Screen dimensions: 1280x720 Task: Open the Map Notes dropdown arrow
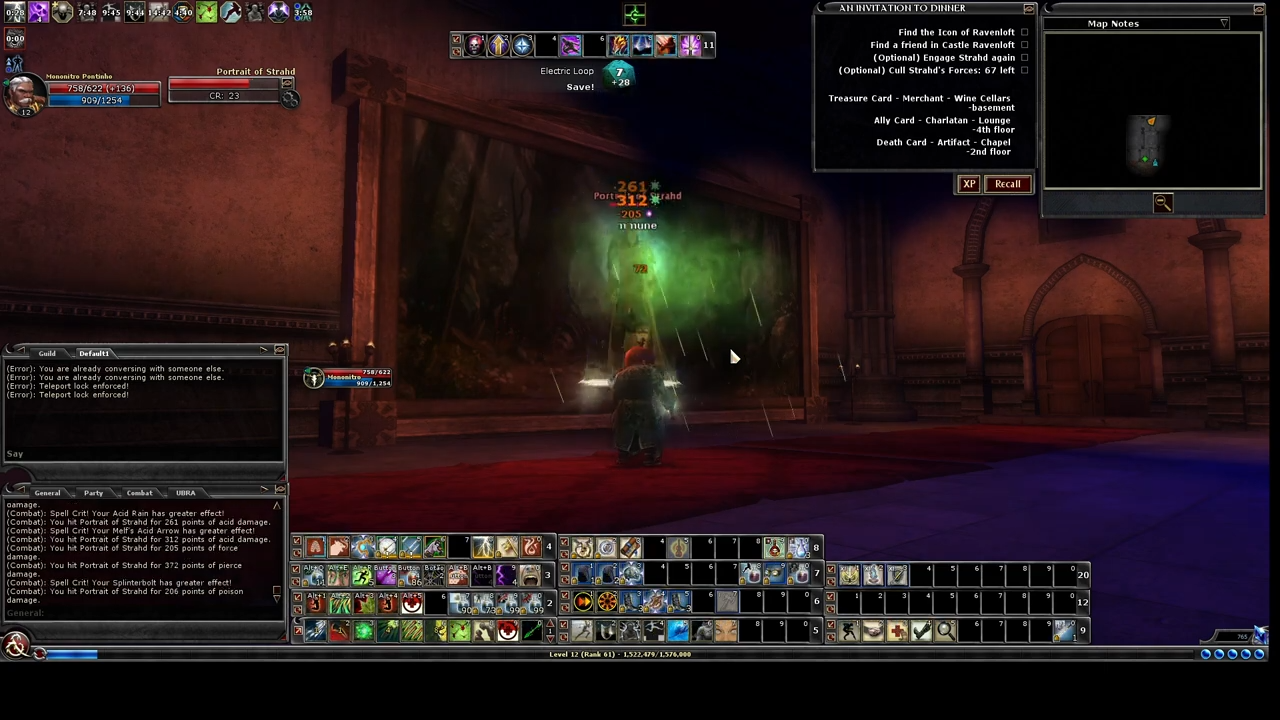1224,23
